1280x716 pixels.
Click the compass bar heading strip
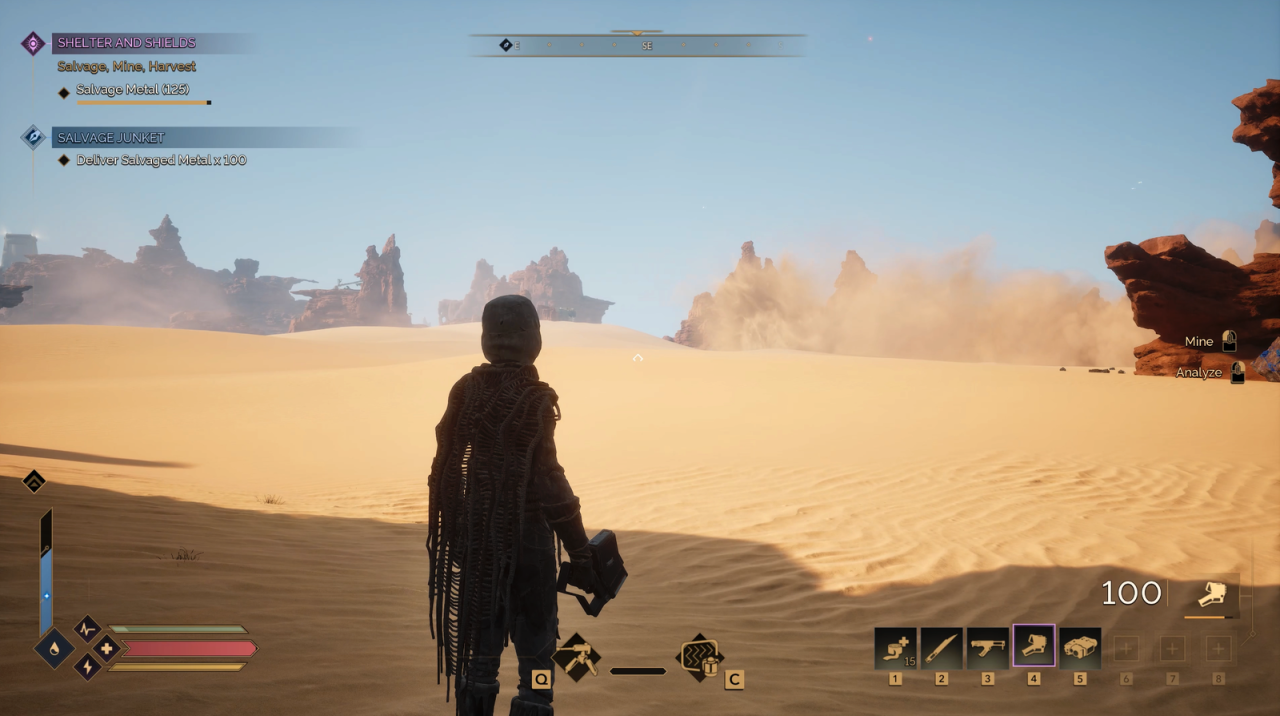pyautogui.click(x=637, y=45)
